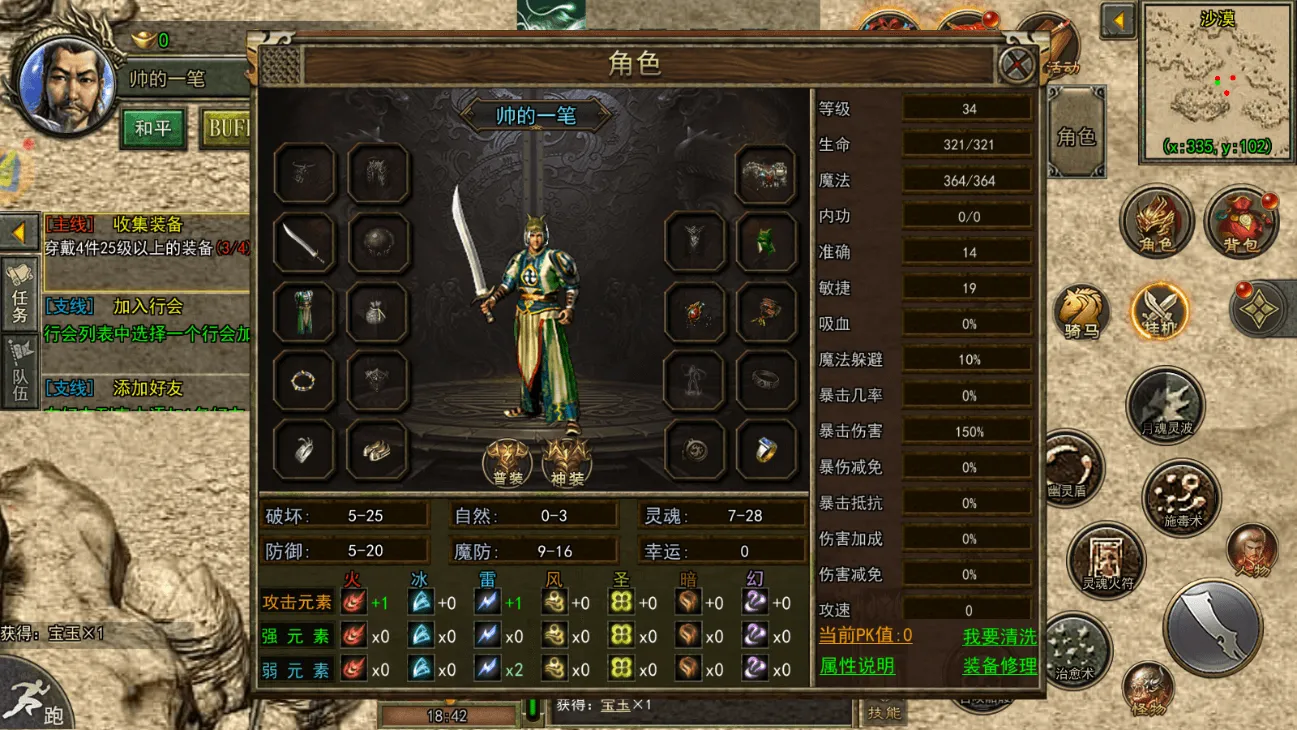This screenshot has width=1297, height=730.
Task: Select the sword weapon equipment slot
Action: click(x=303, y=243)
